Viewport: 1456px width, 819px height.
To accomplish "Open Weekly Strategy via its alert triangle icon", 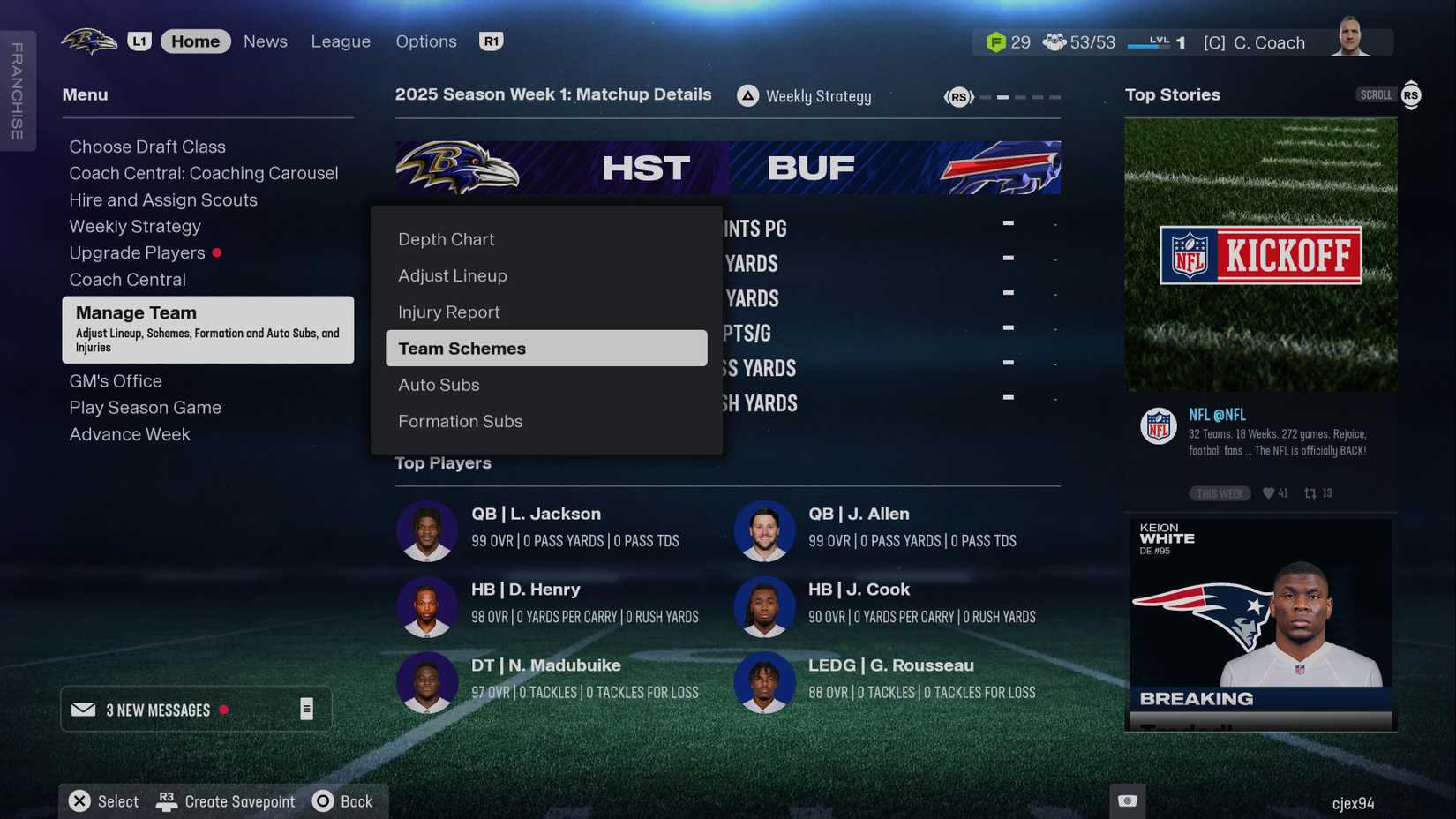I will click(x=747, y=95).
